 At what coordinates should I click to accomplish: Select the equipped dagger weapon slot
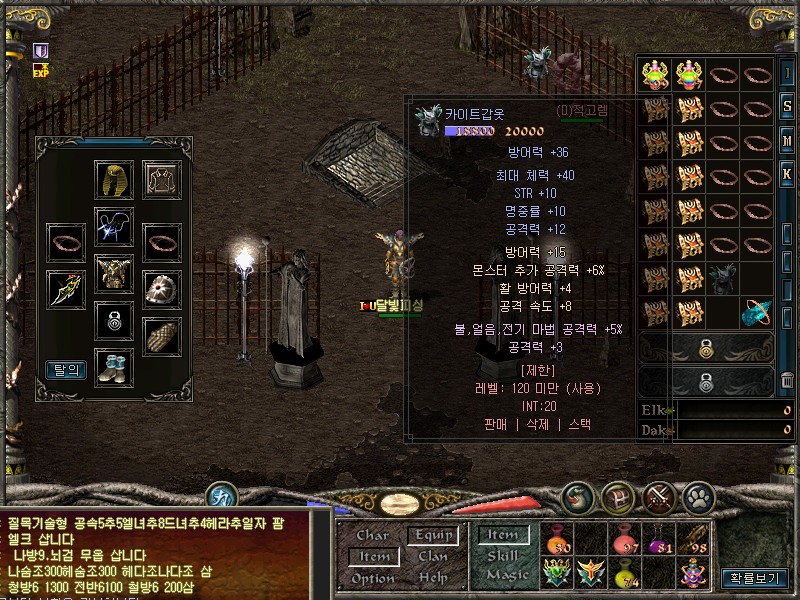(67, 288)
